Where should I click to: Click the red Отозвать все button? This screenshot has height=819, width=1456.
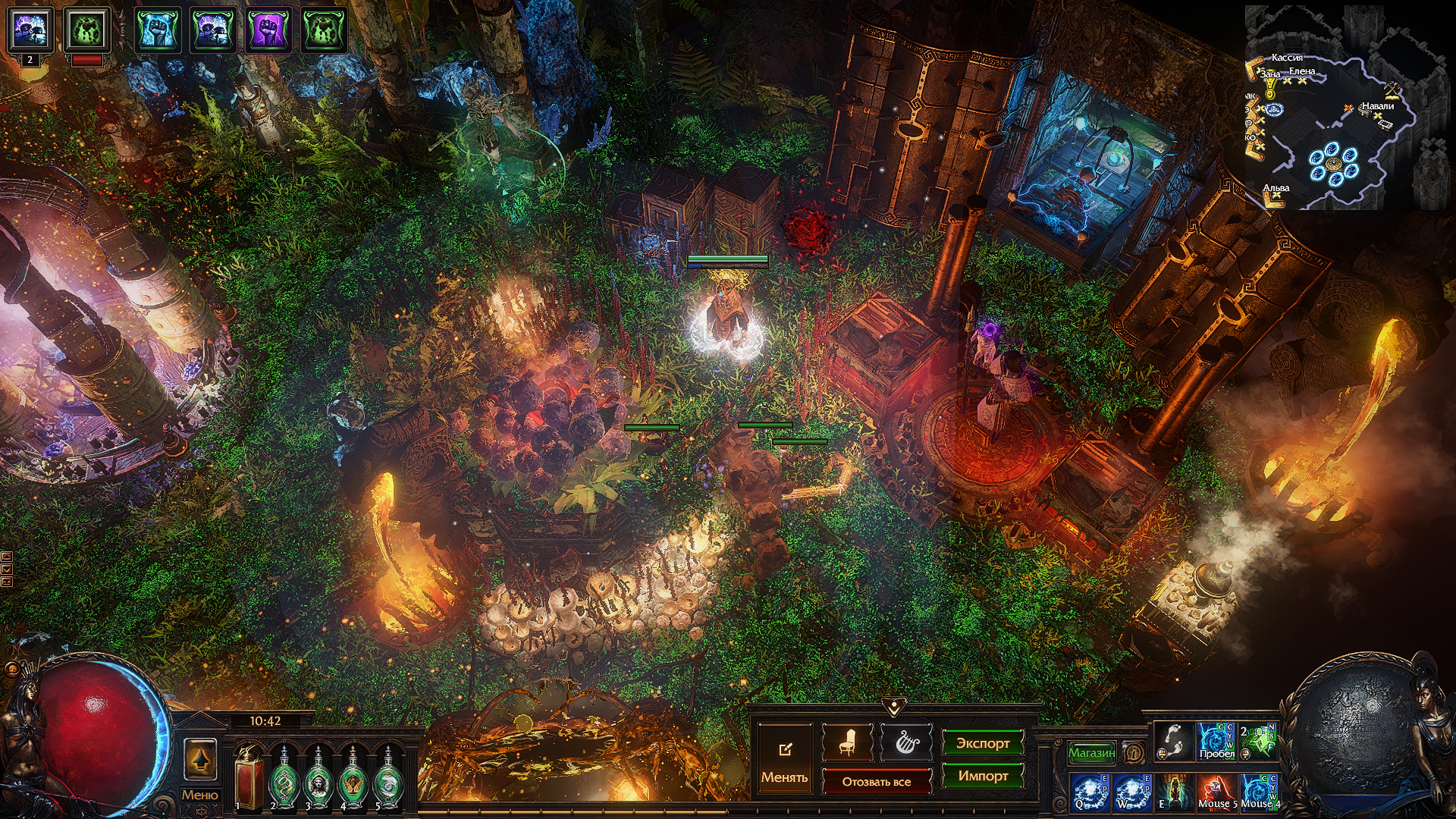click(876, 781)
